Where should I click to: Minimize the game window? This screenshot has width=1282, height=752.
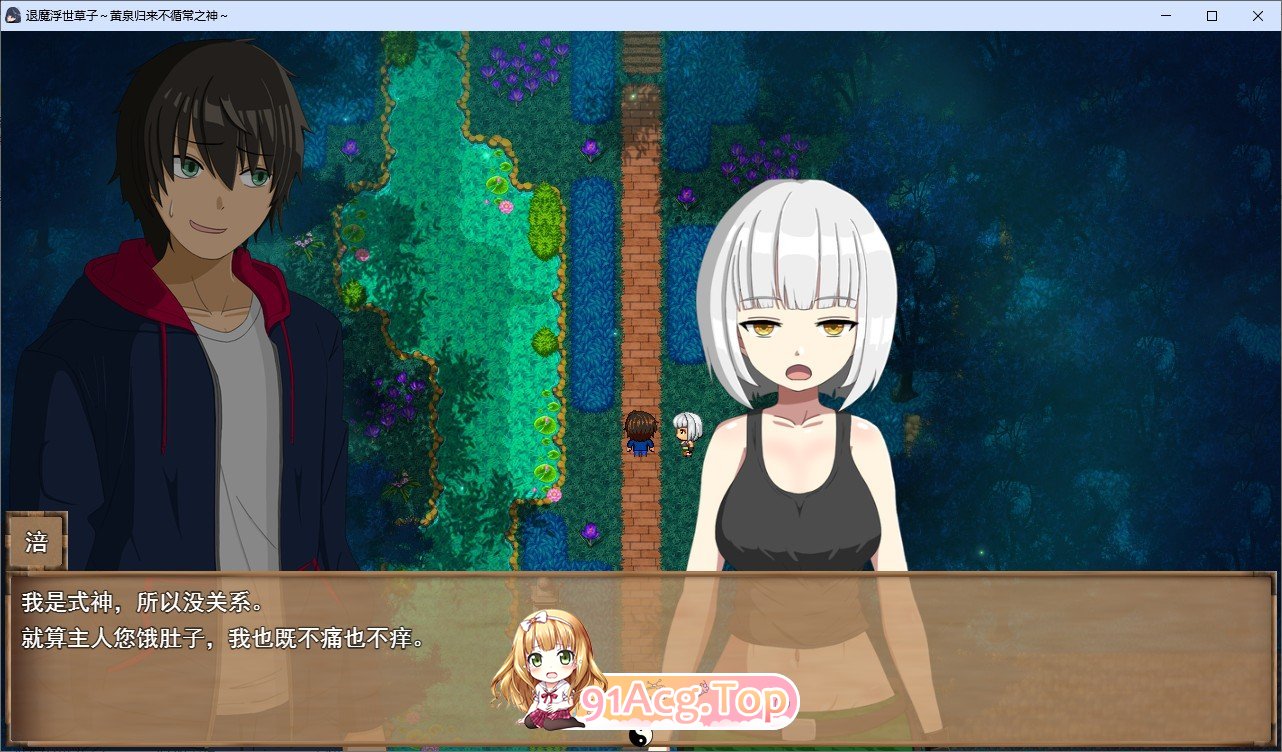1165,15
